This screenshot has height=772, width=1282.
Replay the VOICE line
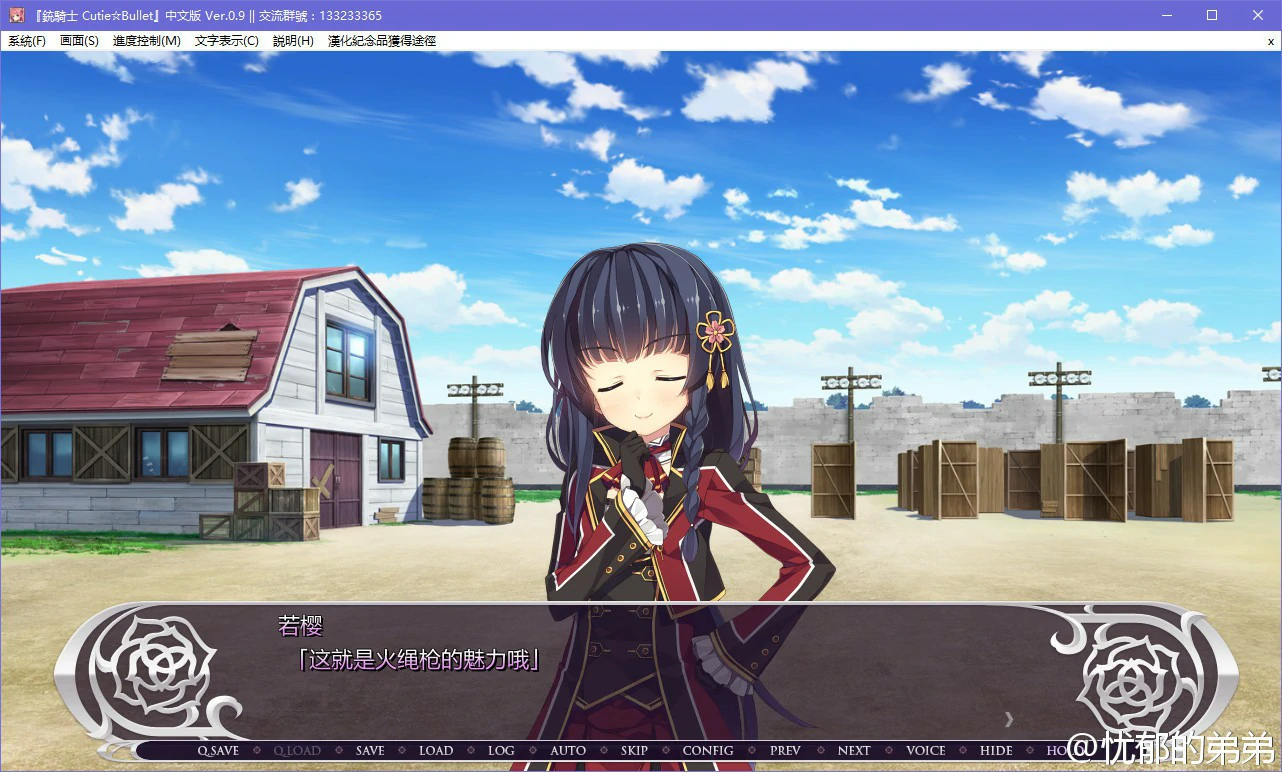tap(925, 750)
